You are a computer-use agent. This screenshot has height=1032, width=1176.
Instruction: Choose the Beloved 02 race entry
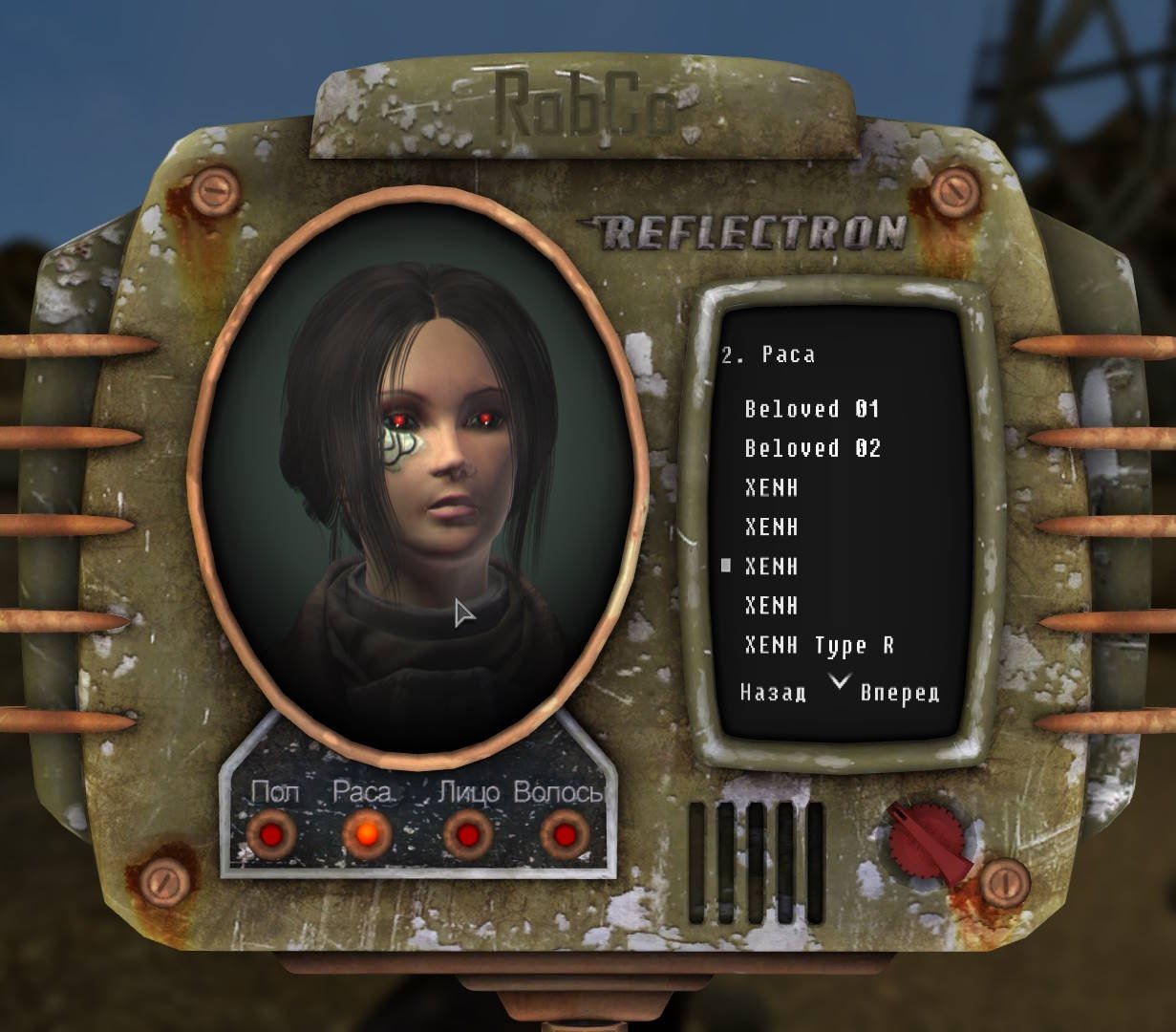812,449
